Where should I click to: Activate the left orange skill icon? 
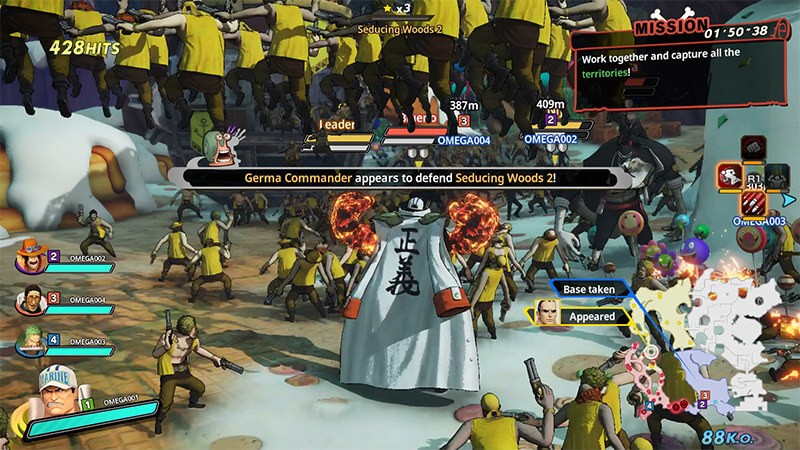(729, 178)
